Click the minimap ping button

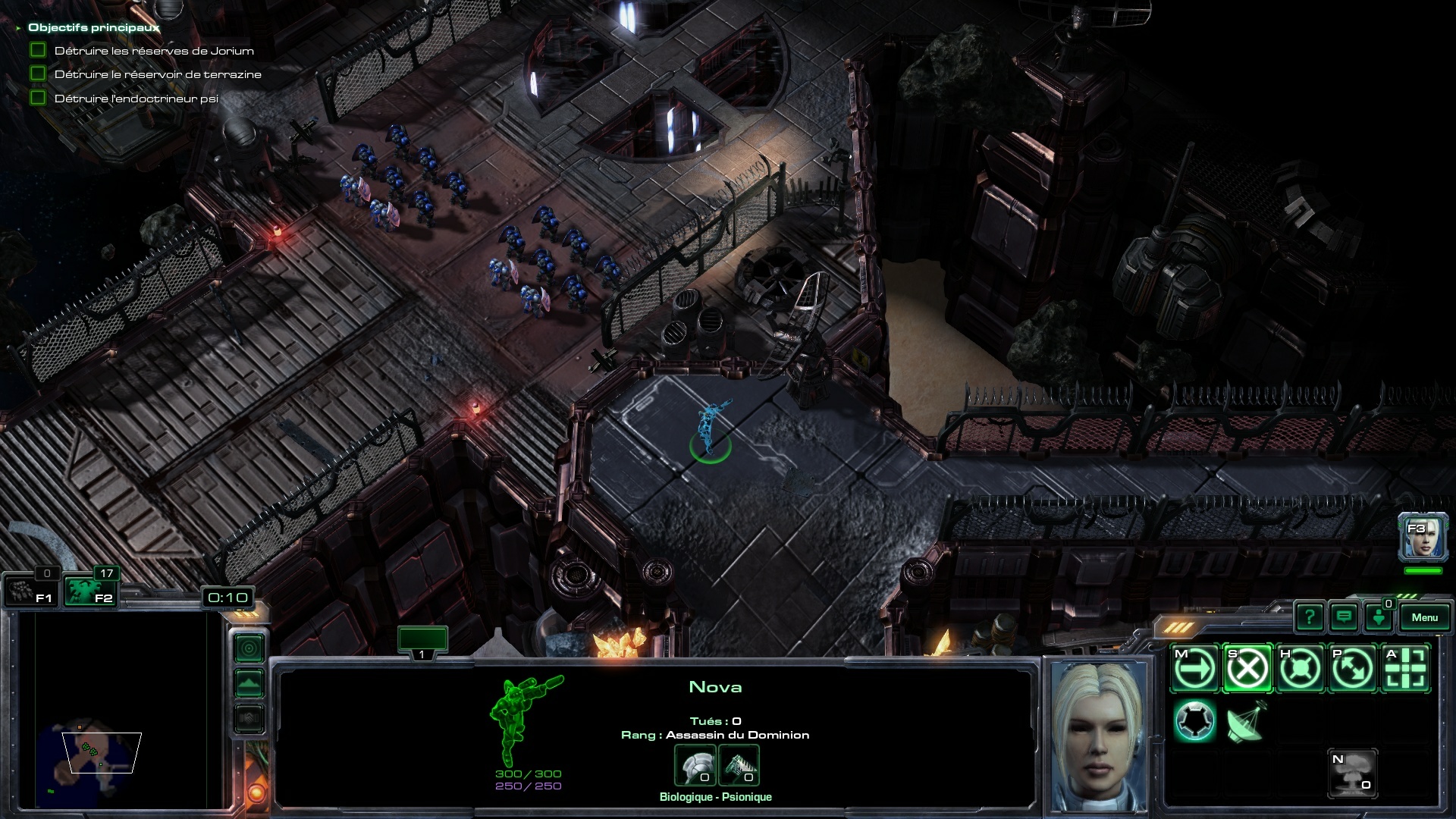click(249, 648)
